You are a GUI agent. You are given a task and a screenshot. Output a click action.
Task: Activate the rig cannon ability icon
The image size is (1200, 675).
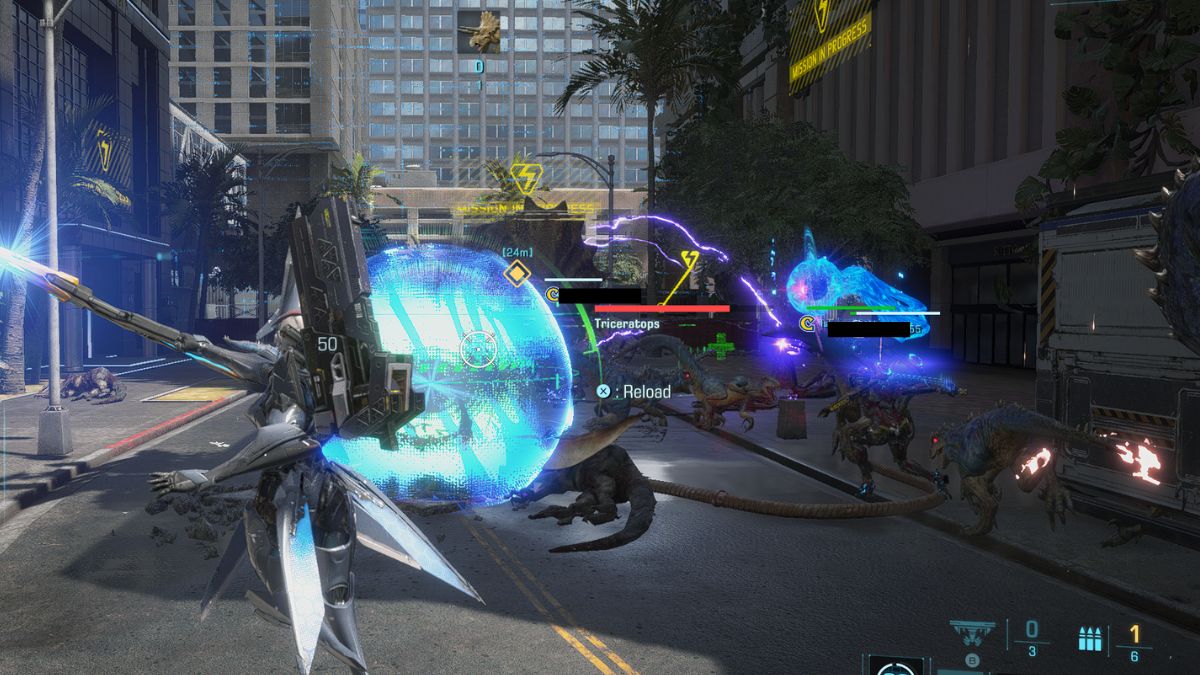click(x=972, y=633)
